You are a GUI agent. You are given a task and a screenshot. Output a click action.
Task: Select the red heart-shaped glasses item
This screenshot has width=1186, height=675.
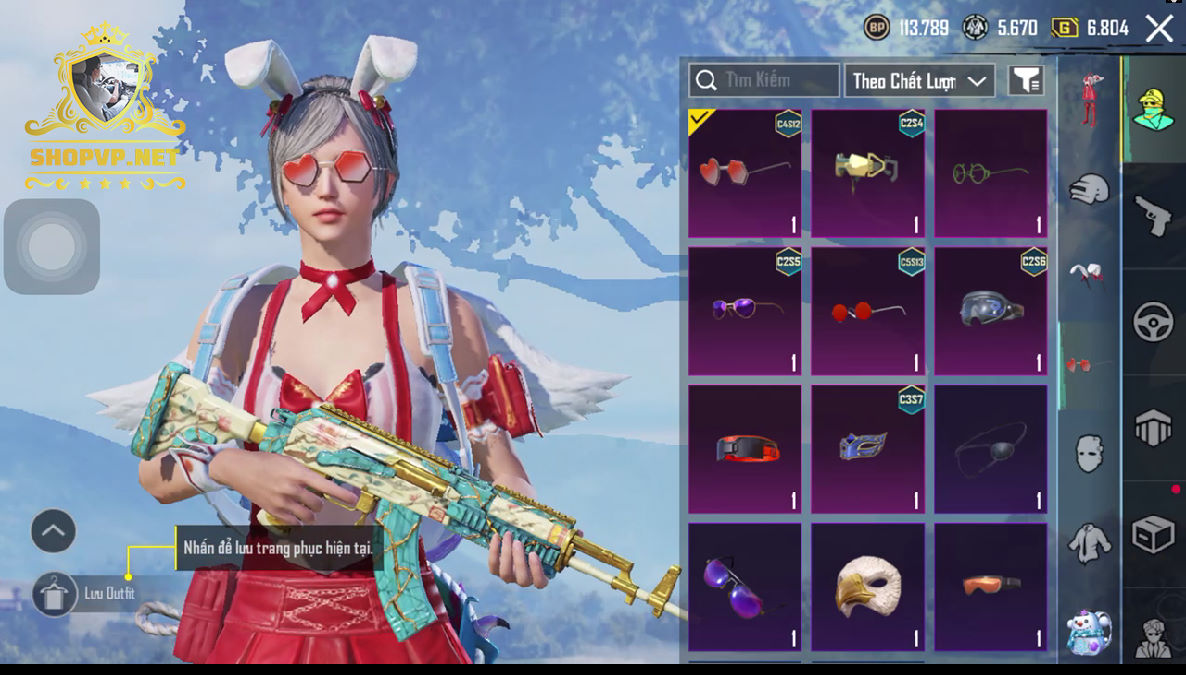point(745,174)
